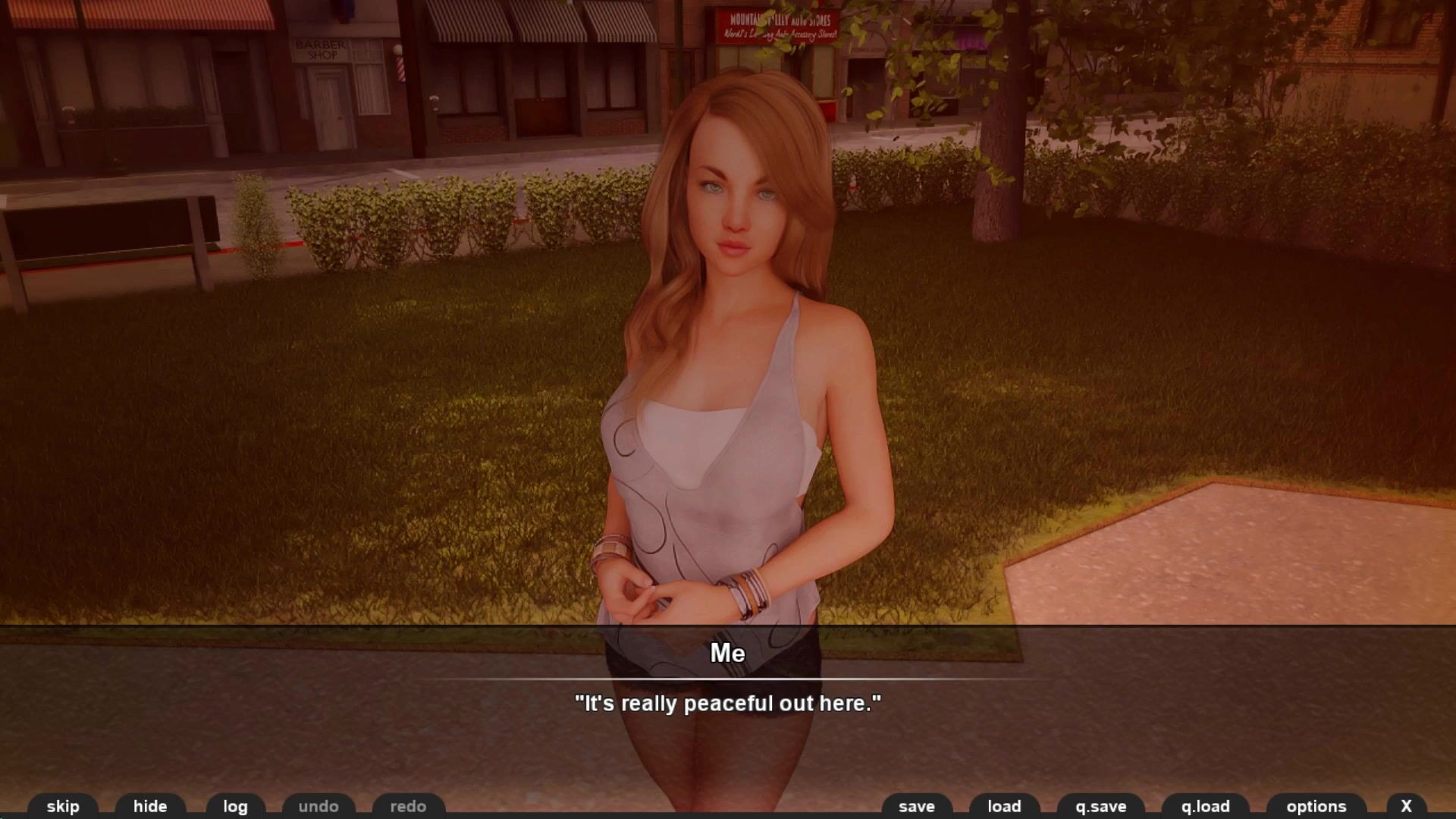The height and width of the screenshot is (819, 1456).
Task: Close the game with X button
Action: [1406, 806]
